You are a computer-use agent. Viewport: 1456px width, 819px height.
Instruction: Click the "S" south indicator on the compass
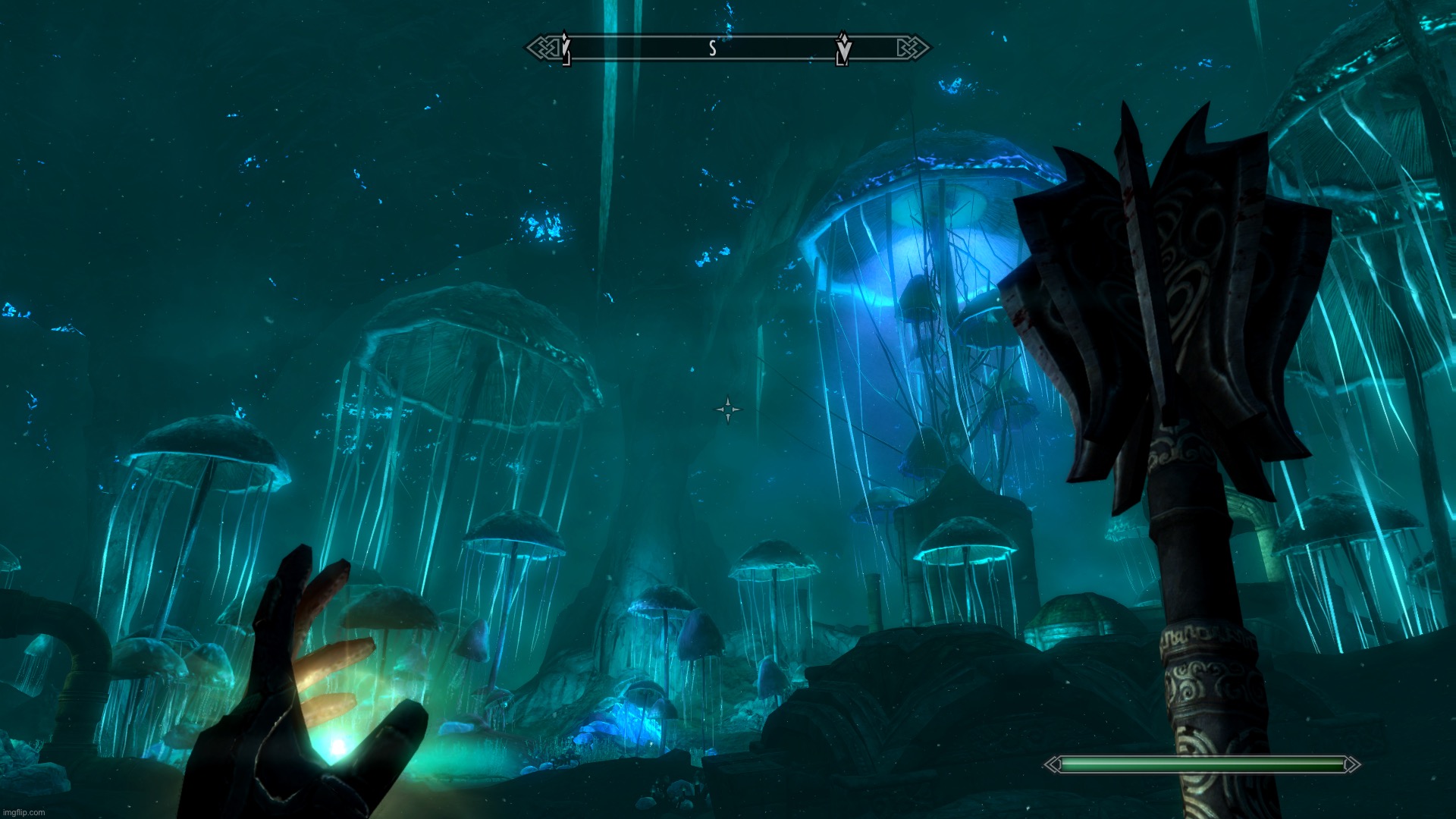point(711,49)
